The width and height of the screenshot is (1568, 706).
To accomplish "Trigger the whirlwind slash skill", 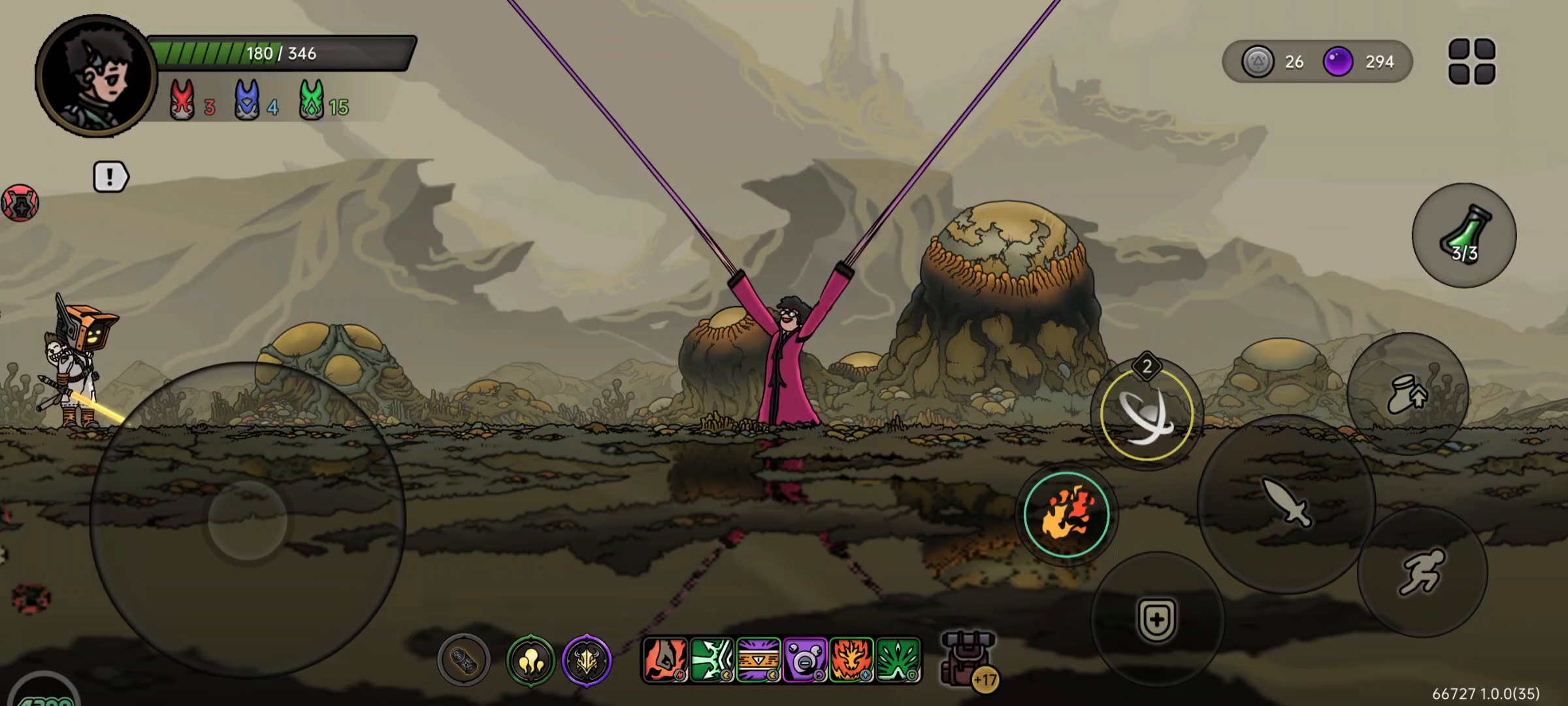I will [1147, 414].
